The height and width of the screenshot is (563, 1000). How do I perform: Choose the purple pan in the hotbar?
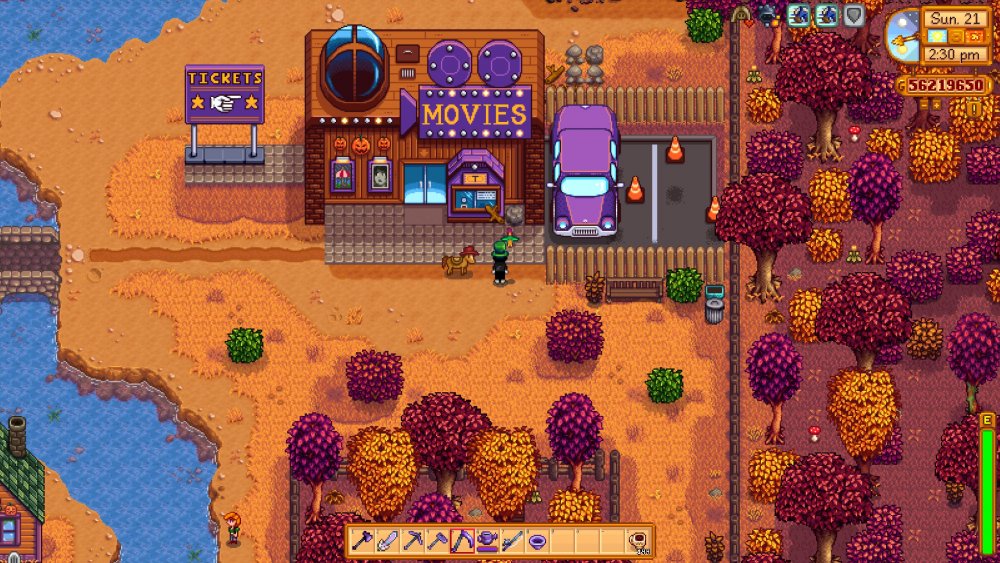537,541
